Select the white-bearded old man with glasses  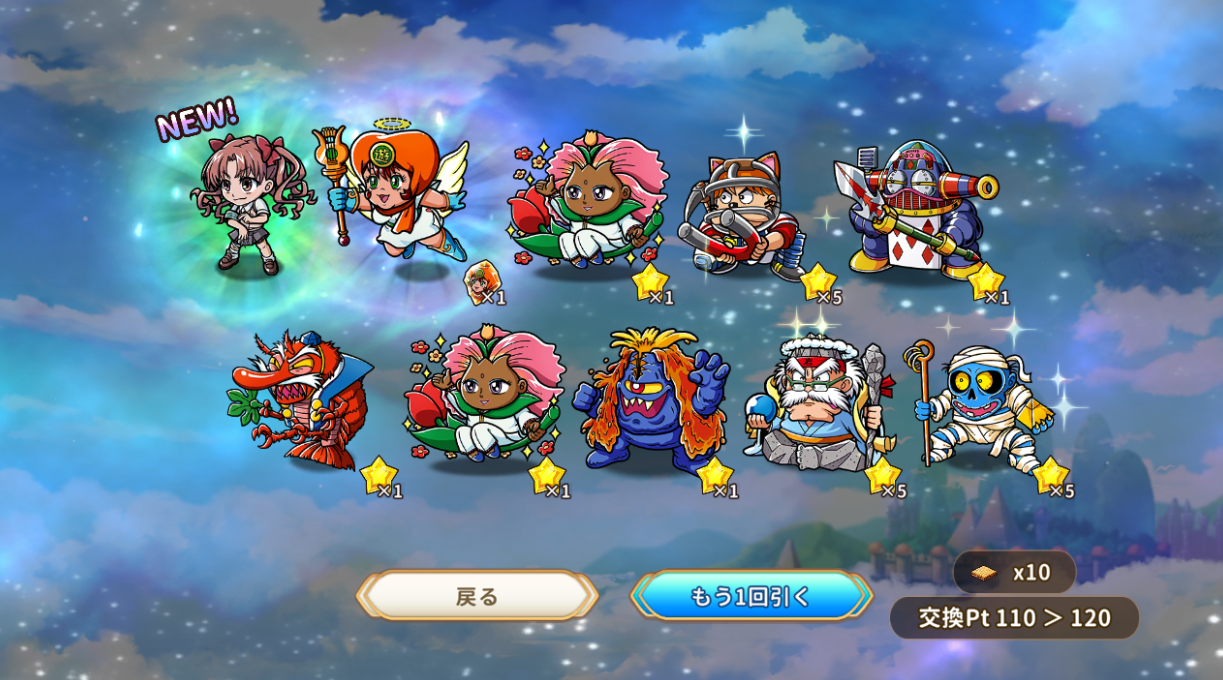(x=820, y=405)
